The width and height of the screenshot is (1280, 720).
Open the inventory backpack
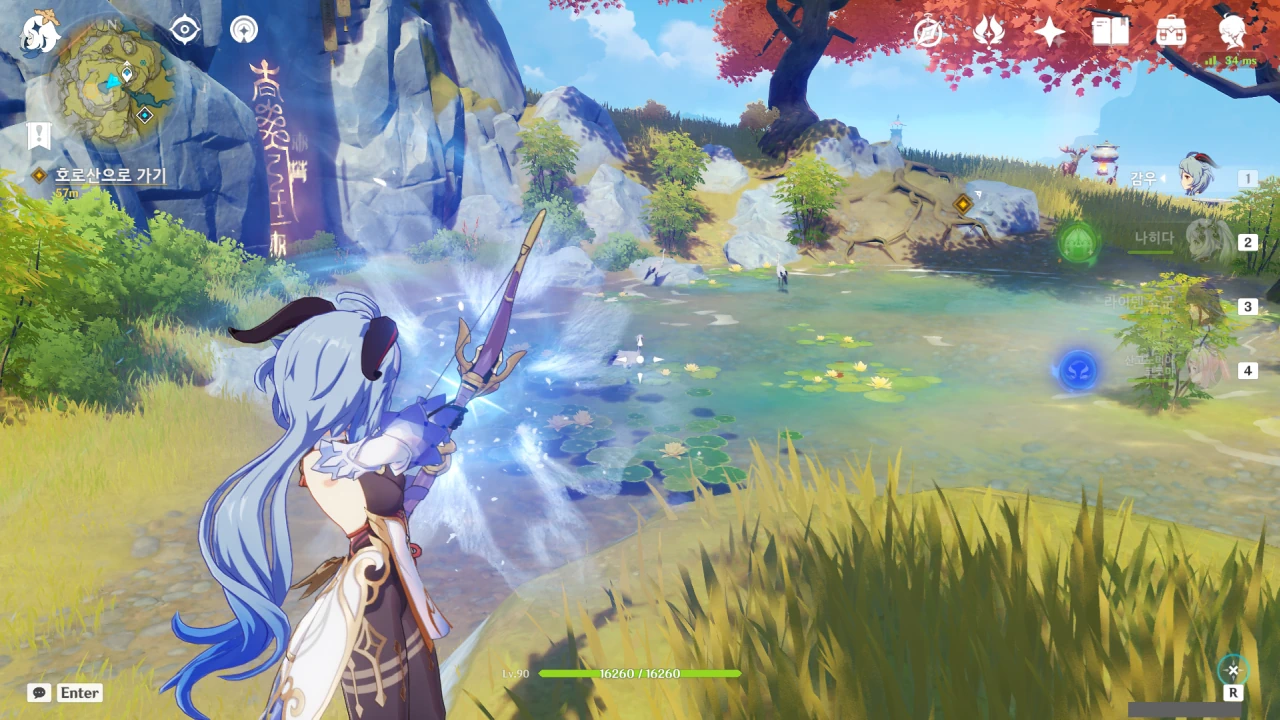click(1171, 32)
